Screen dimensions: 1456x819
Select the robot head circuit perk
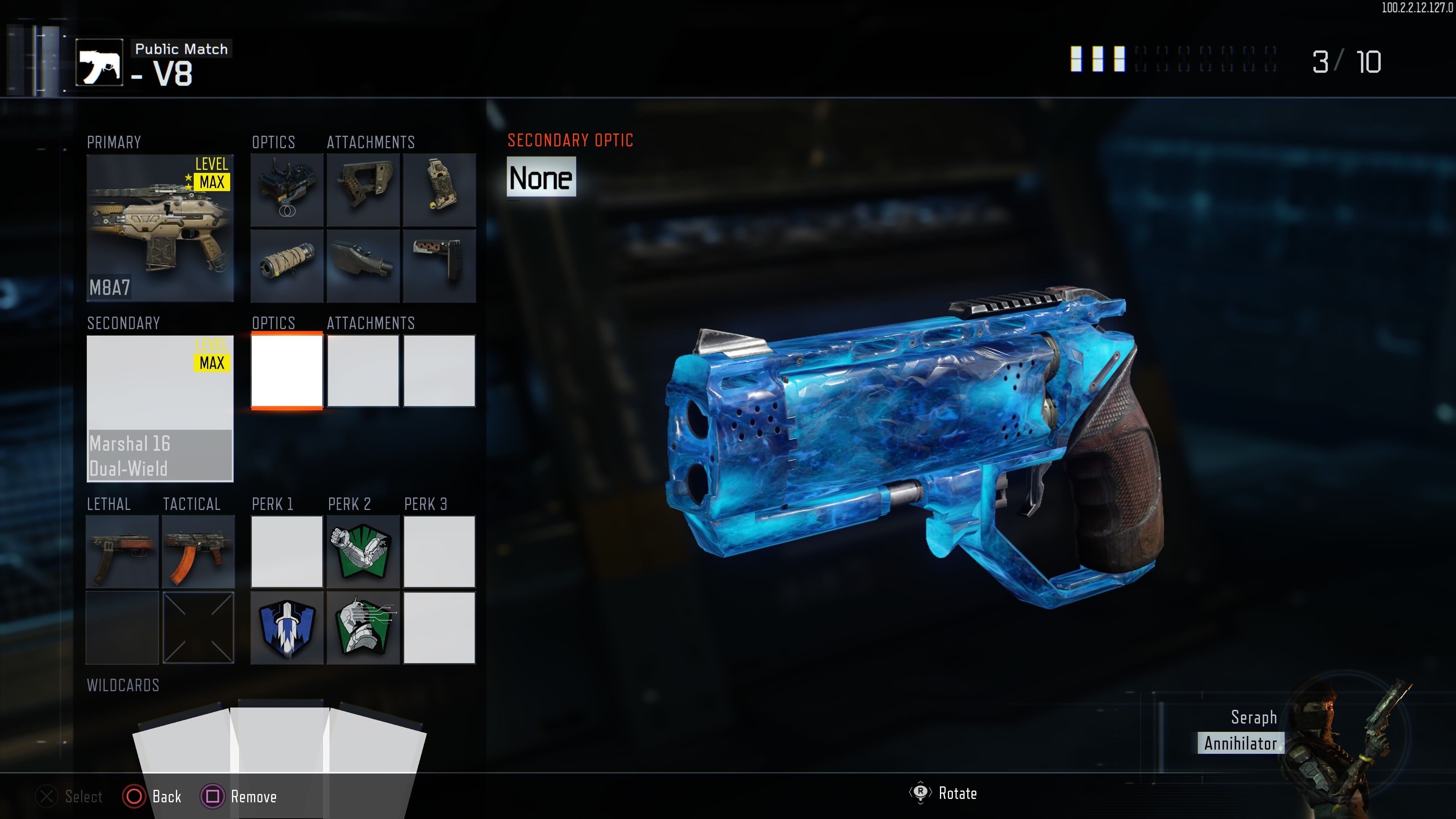point(363,628)
